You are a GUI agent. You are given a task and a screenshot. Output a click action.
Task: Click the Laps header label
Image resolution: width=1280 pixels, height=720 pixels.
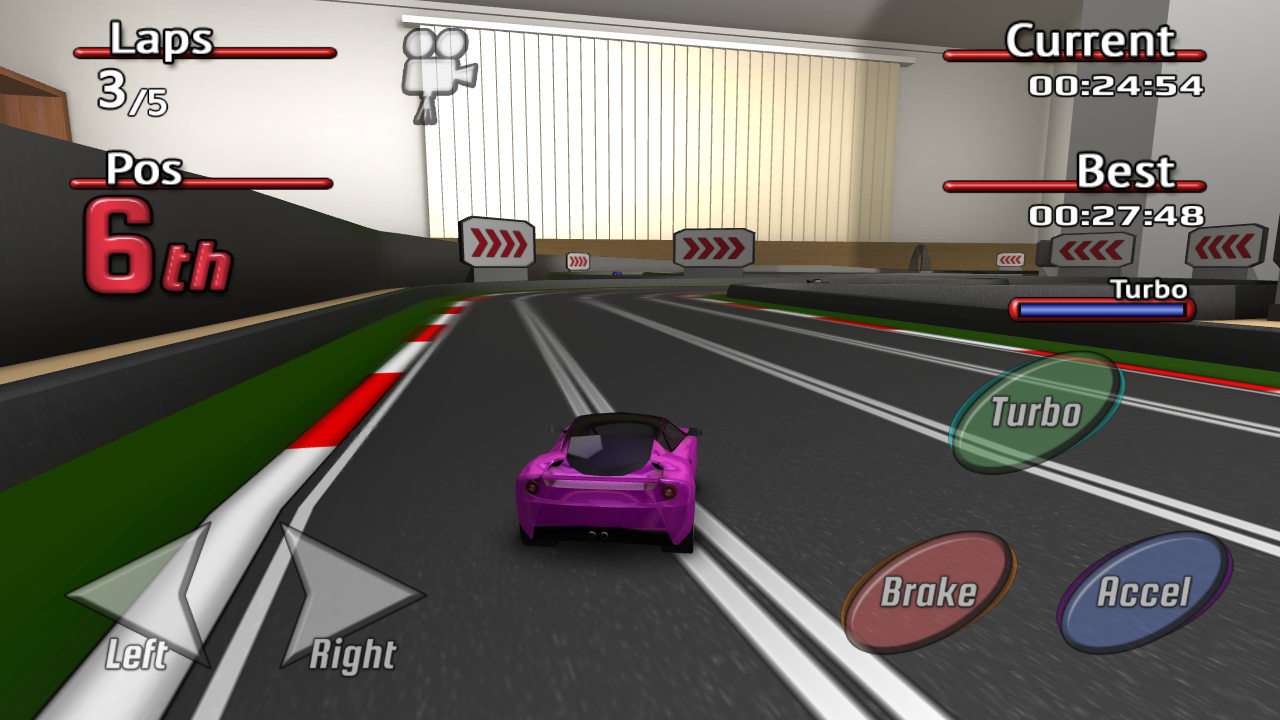(x=163, y=42)
